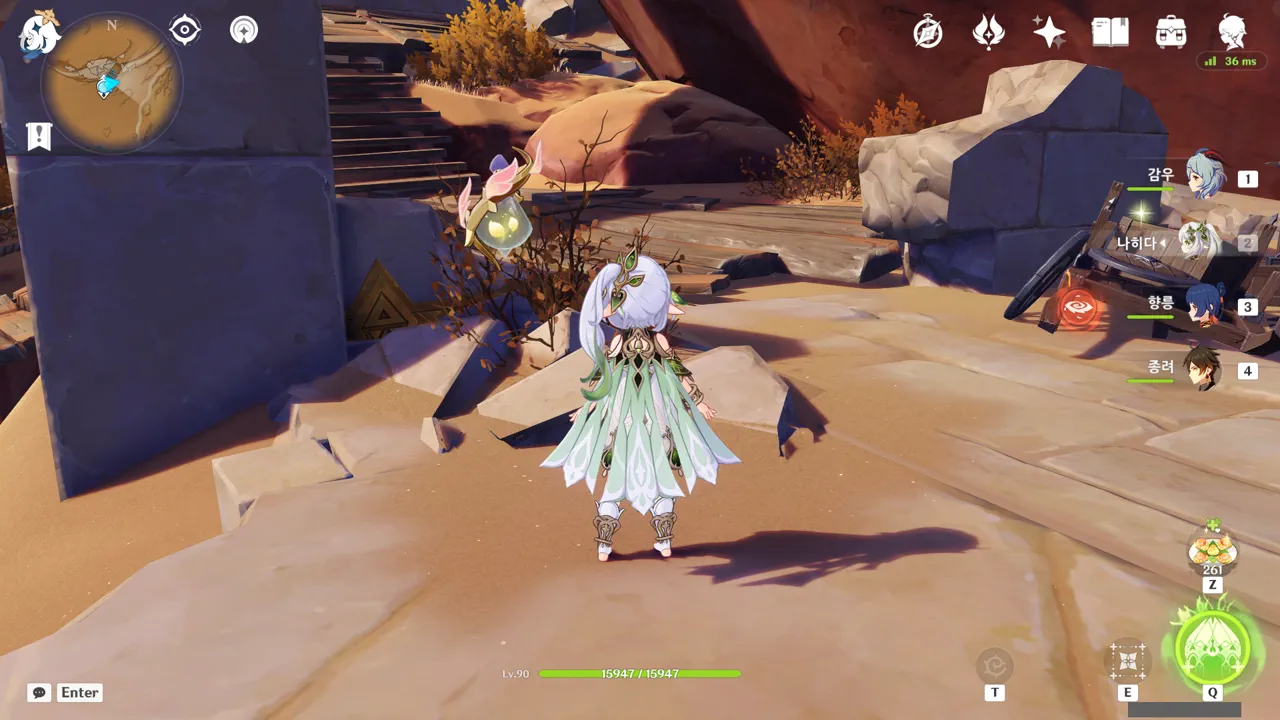Image resolution: width=1280 pixels, height=720 pixels.
Task: Trigger the elemental skill icon
Action: [1128, 660]
